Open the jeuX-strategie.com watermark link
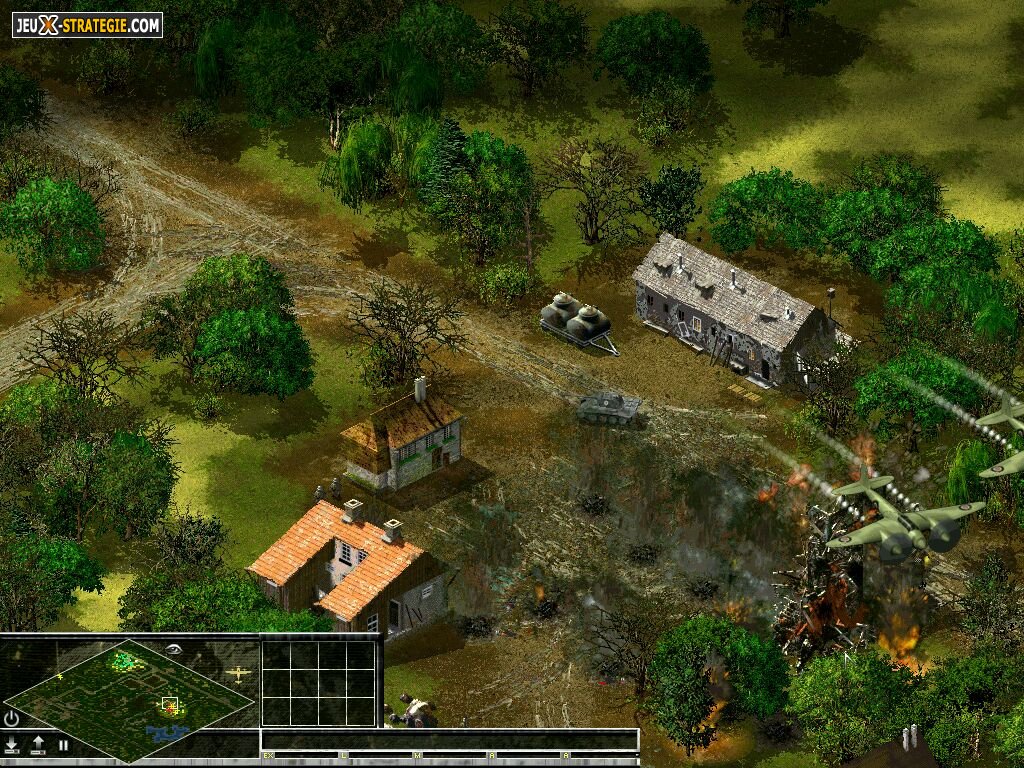The height and width of the screenshot is (768, 1024). 87,25
